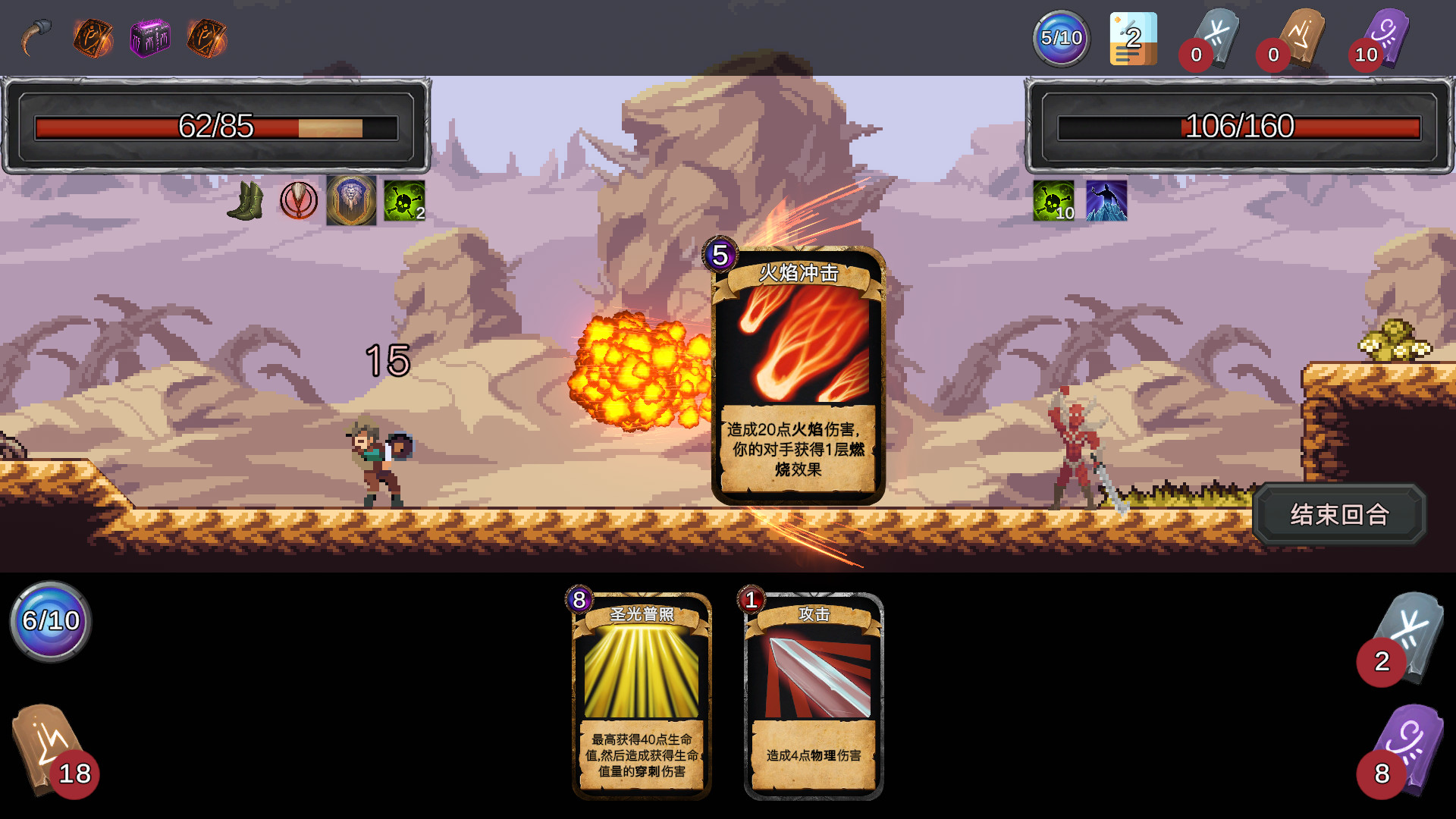Screen dimensions: 1456x819
Task: Click the first orange rune tome icon
Action: (93, 35)
